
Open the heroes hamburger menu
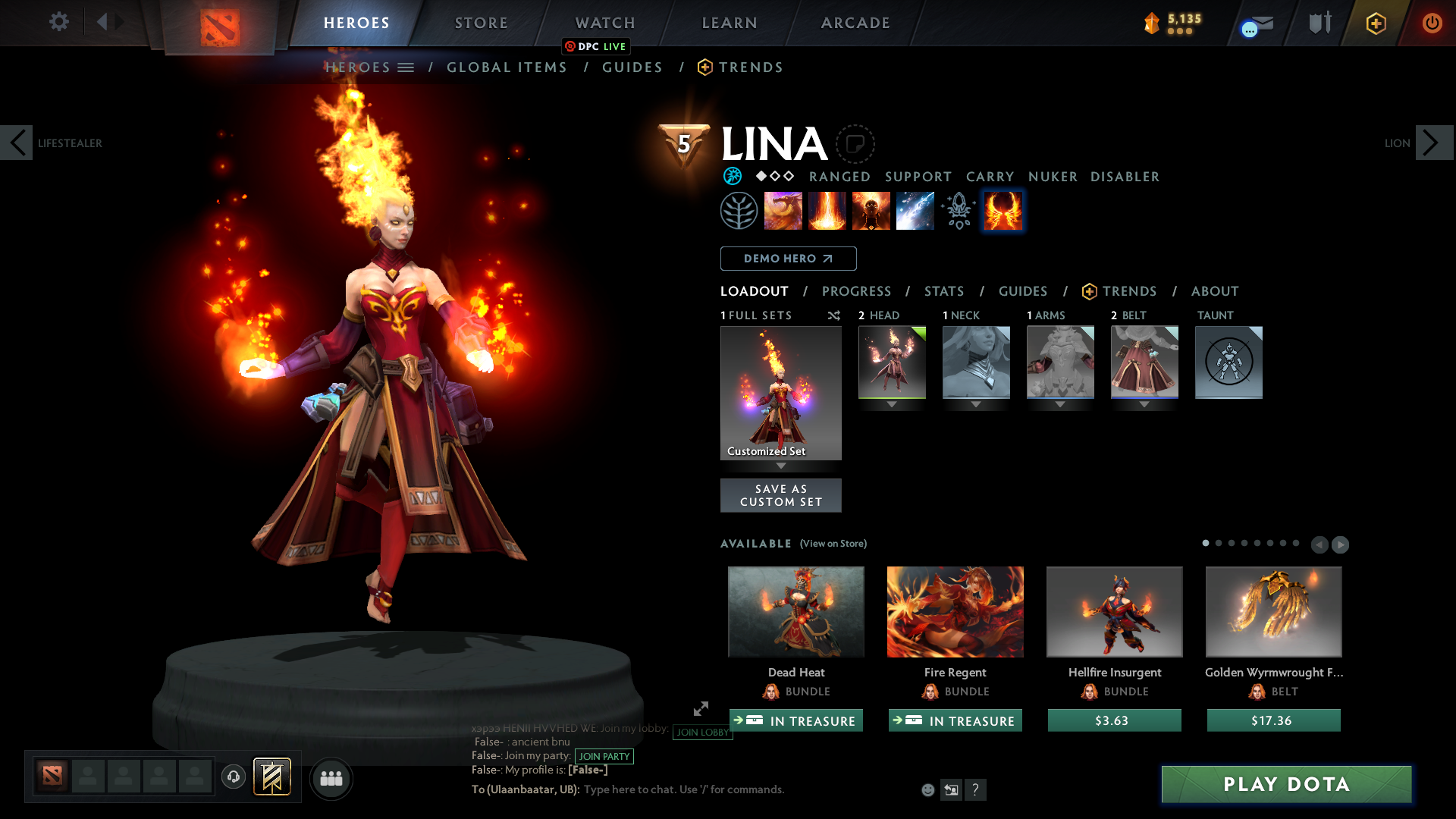pos(407,67)
